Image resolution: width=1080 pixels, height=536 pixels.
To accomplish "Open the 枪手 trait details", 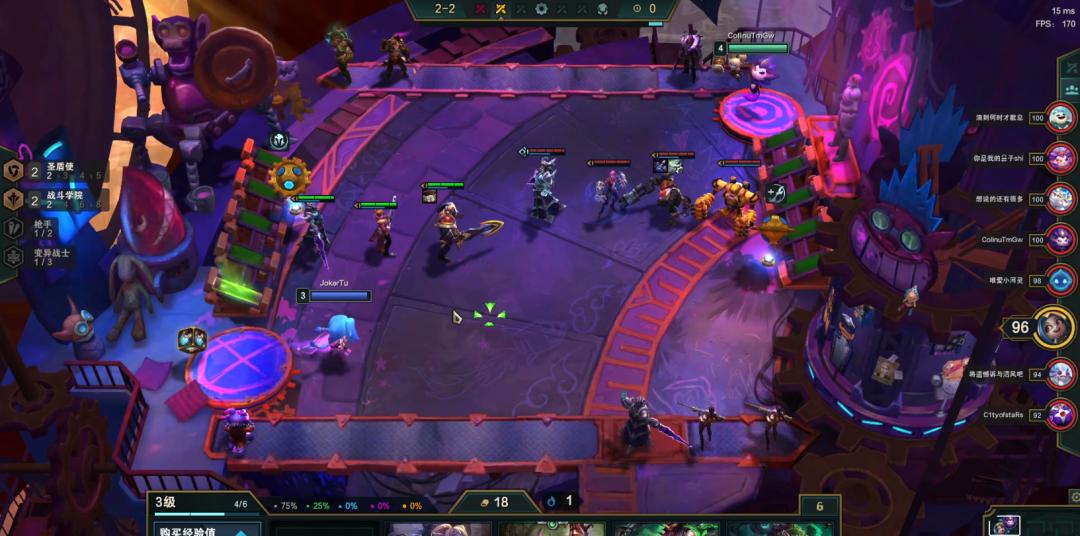I will coord(45,228).
